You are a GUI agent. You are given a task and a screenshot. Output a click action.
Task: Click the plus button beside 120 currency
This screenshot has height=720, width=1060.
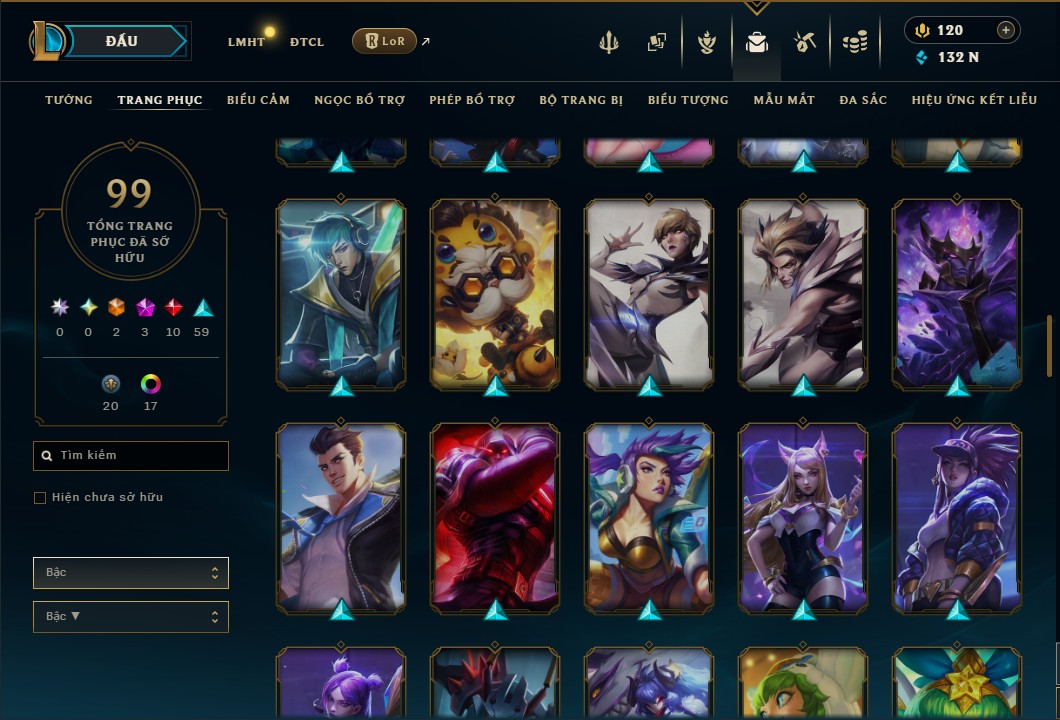(1006, 30)
